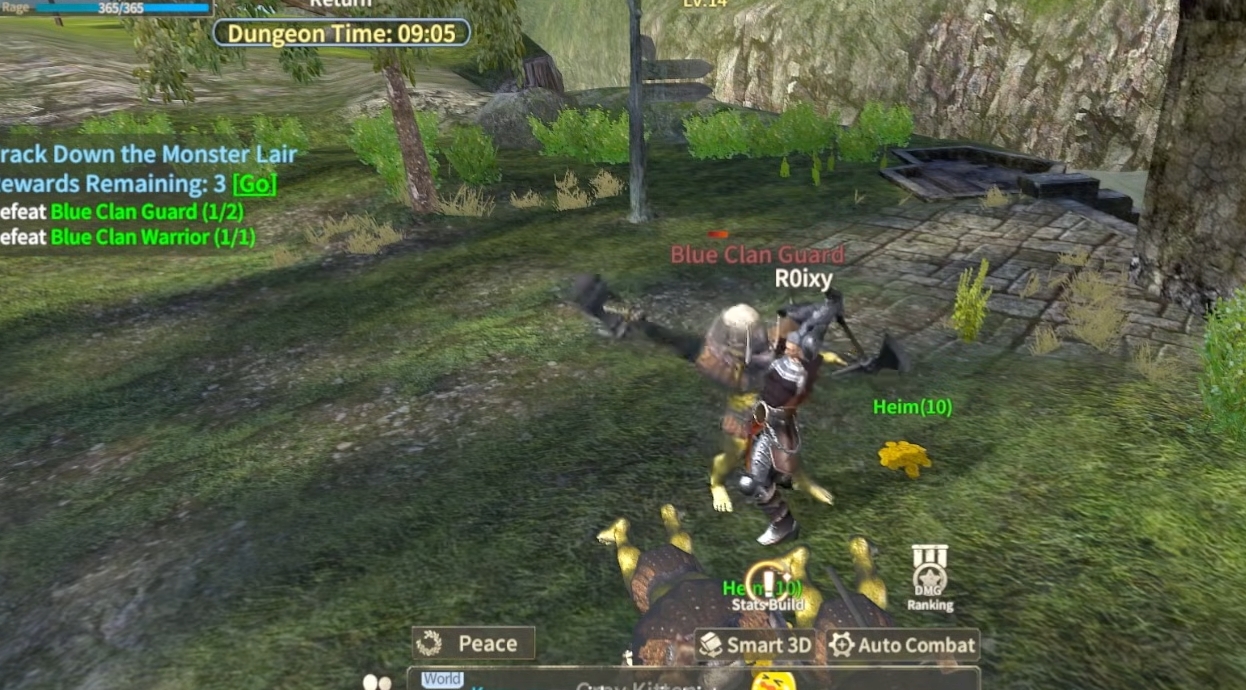Open the DMG Ranking panel

pyautogui.click(x=930, y=578)
